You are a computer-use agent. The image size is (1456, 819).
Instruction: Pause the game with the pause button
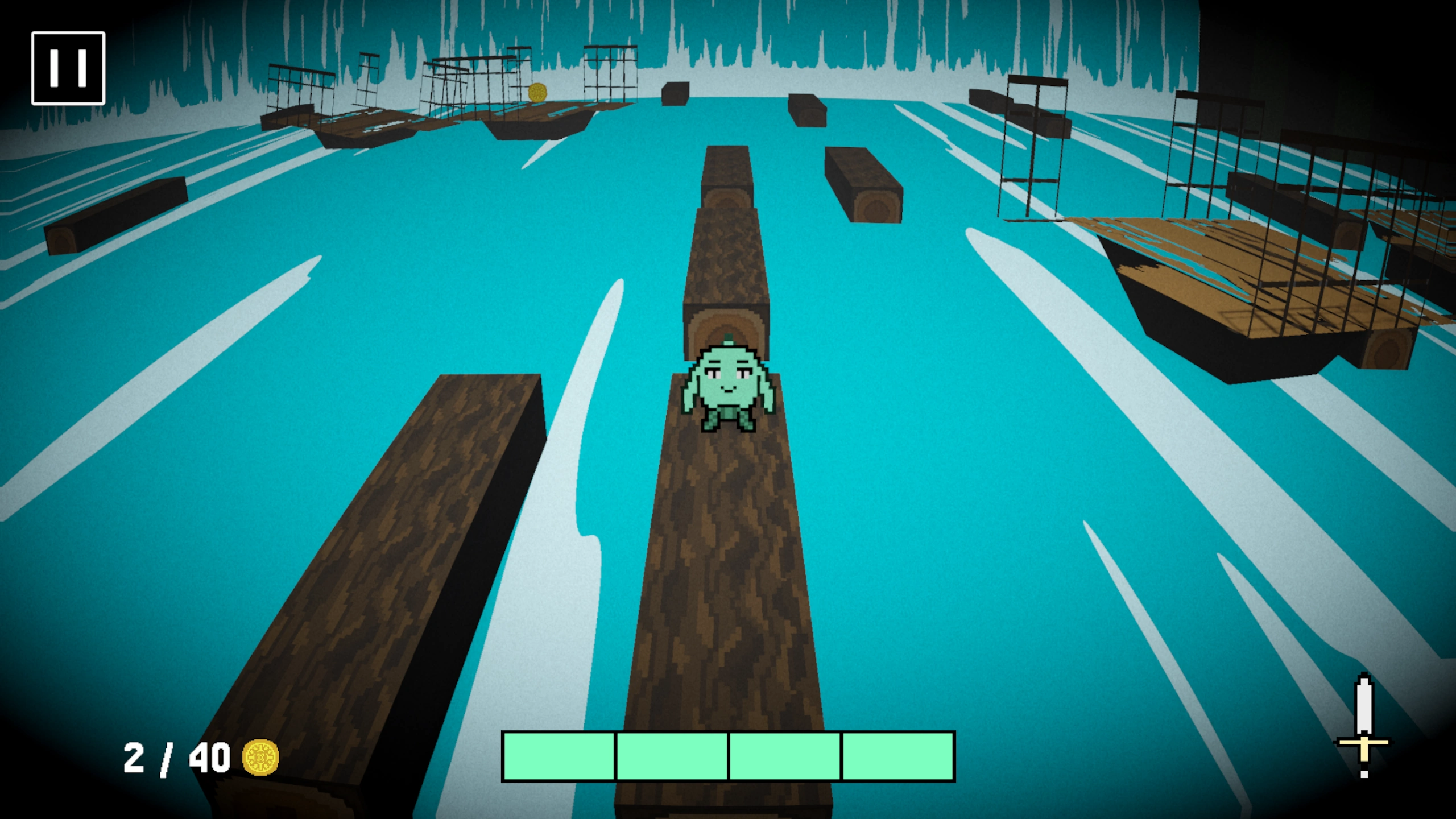[68, 68]
